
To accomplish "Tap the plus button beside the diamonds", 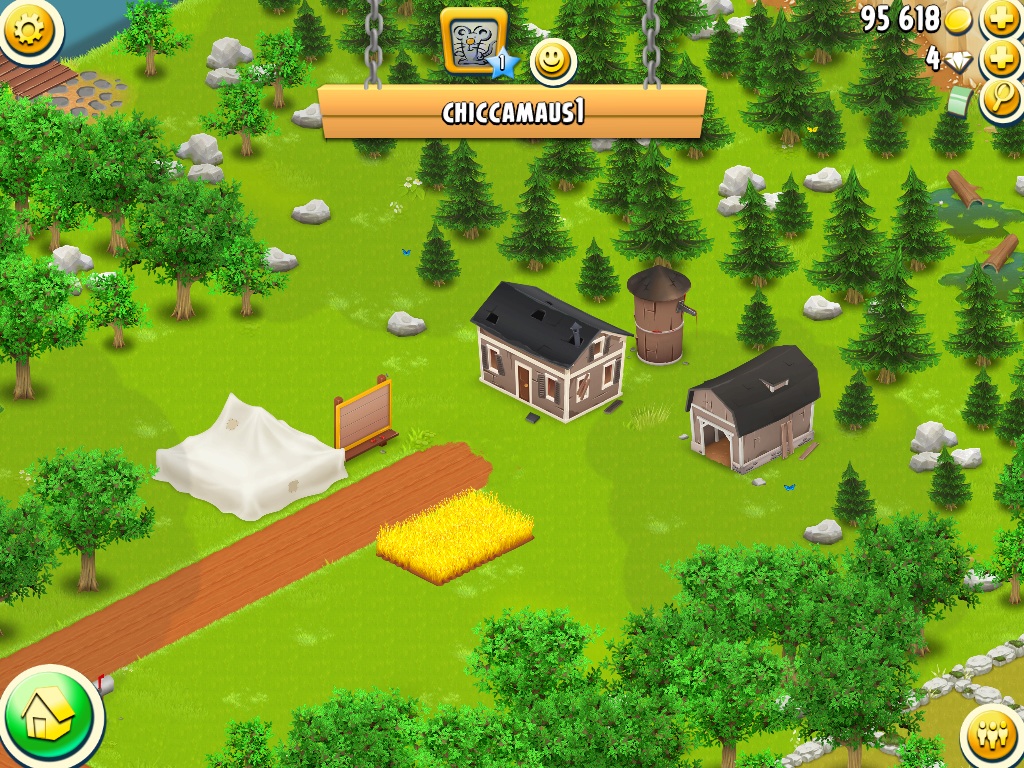I will point(1001,59).
